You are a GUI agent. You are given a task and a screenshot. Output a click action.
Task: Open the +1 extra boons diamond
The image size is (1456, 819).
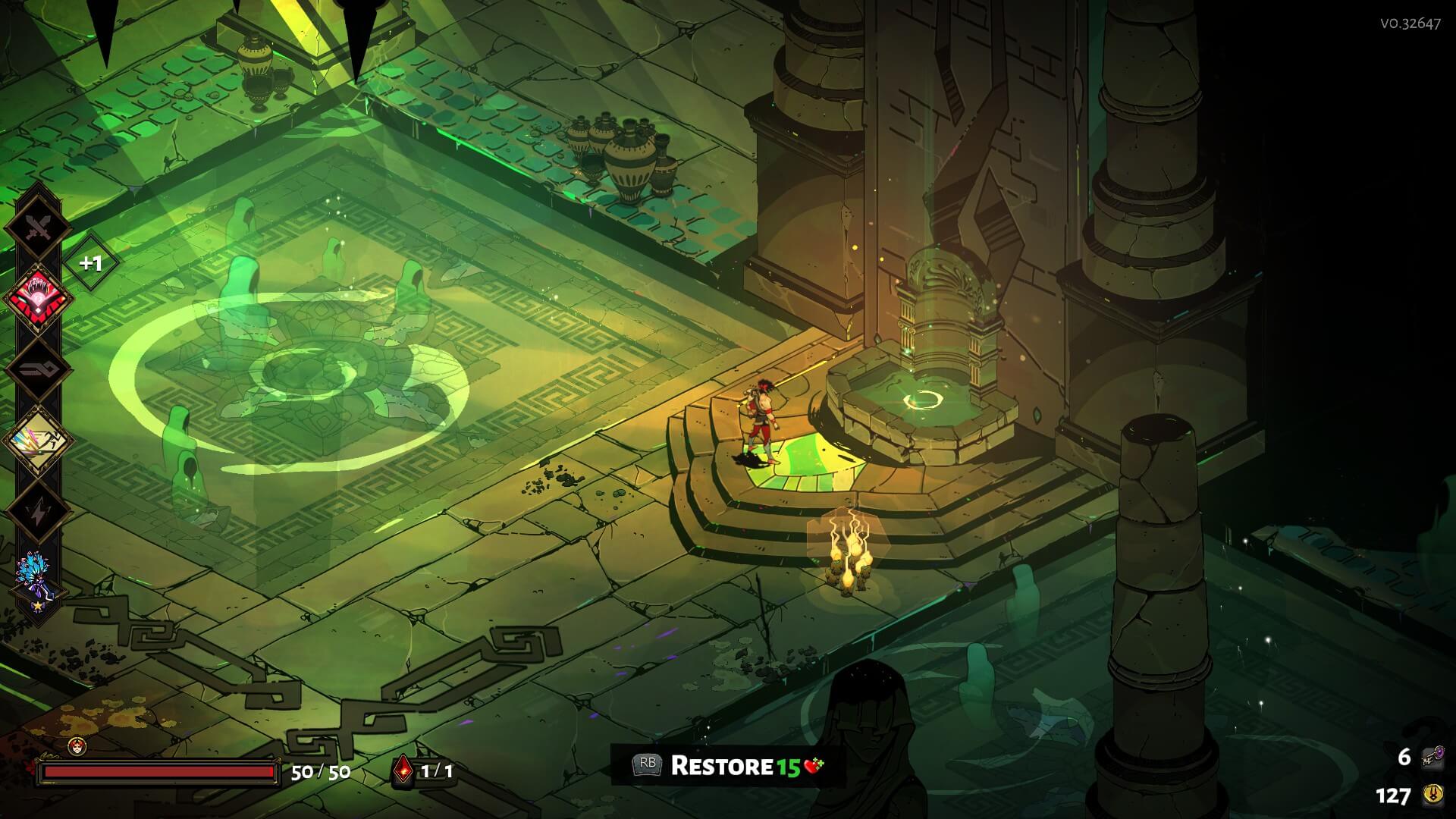pos(91,263)
